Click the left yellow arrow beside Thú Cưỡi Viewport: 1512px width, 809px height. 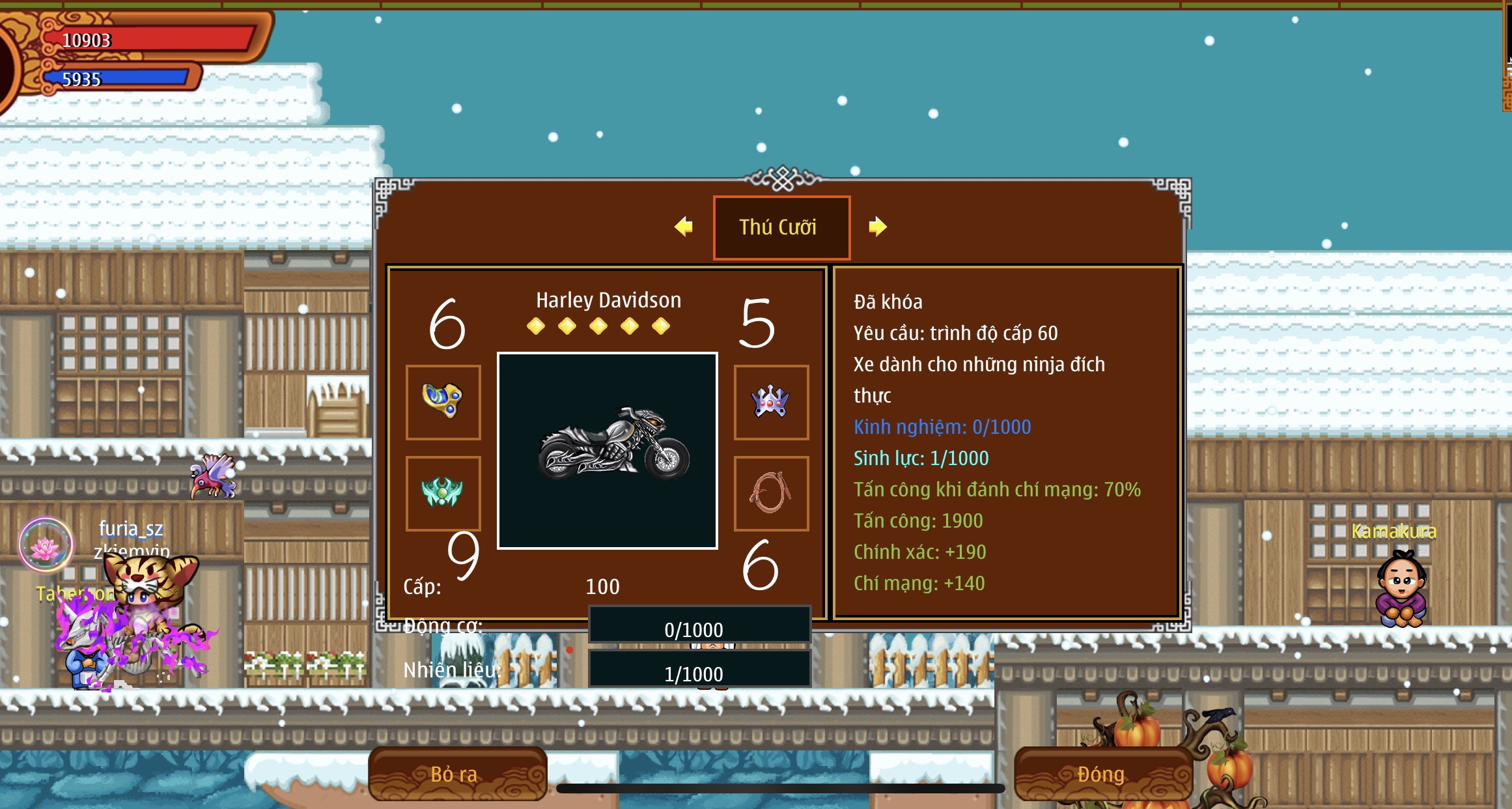pos(684,227)
